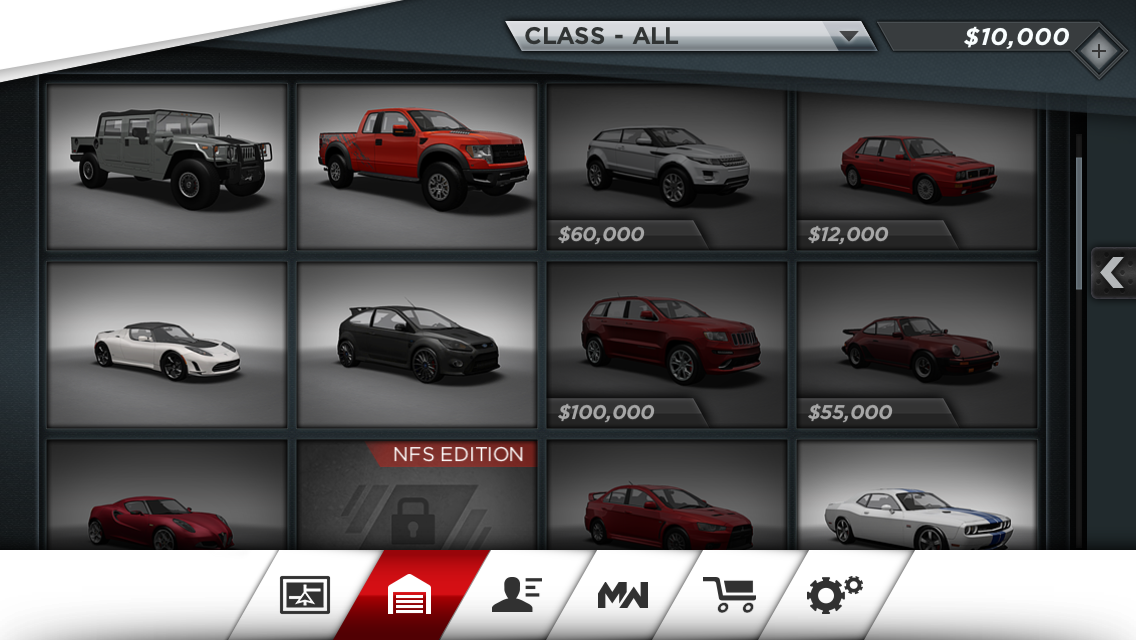Viewport: 1136px width, 640px height.
Task: Select the $60,000 silver Range Rover
Action: 667,165
